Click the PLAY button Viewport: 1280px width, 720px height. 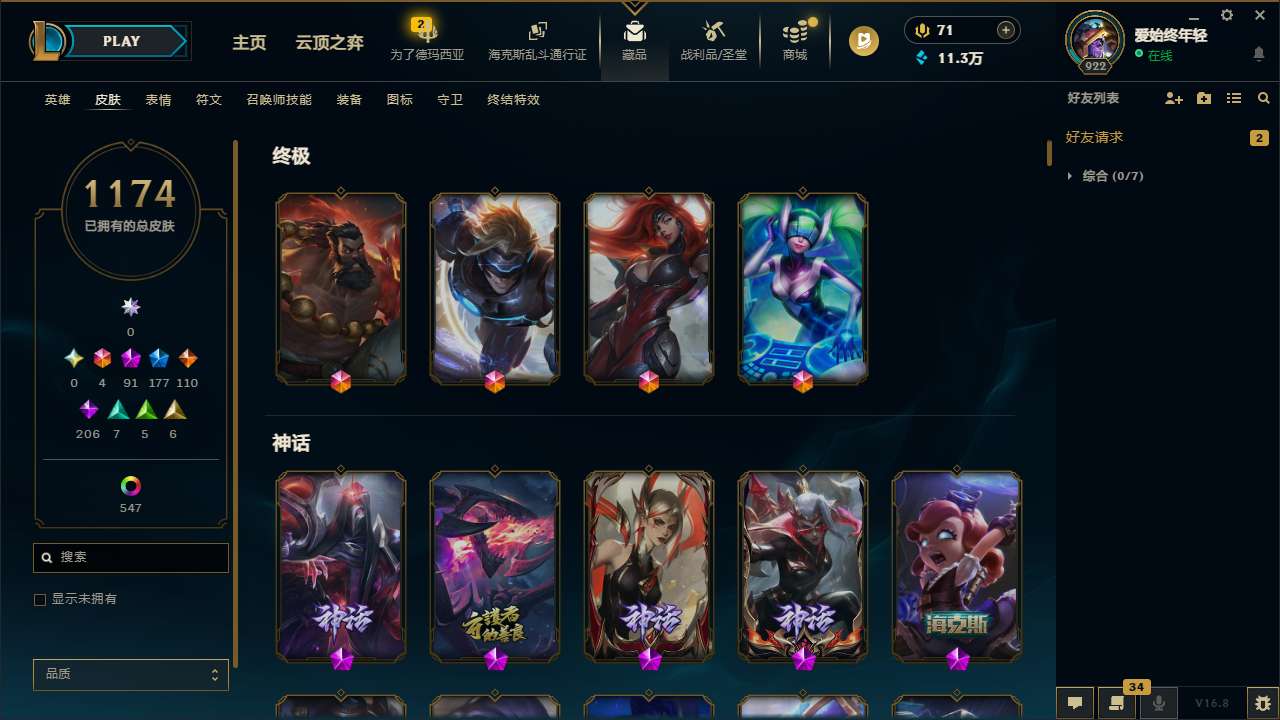point(120,41)
